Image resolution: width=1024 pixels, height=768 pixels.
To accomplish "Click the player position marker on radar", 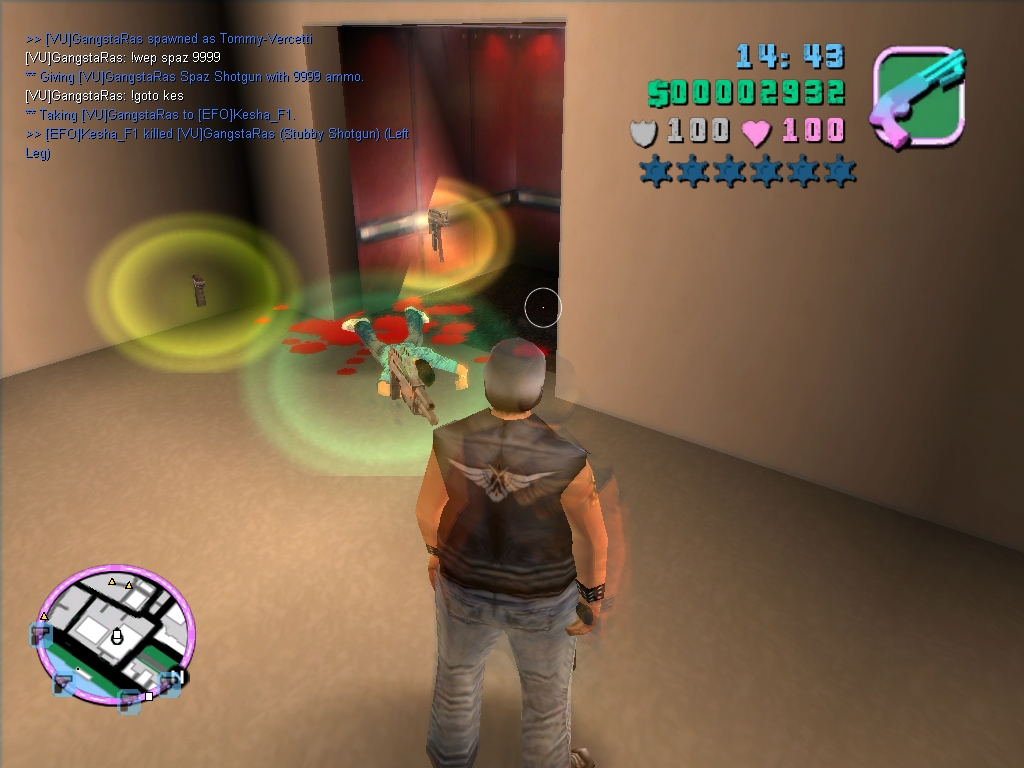I will 116,636.
